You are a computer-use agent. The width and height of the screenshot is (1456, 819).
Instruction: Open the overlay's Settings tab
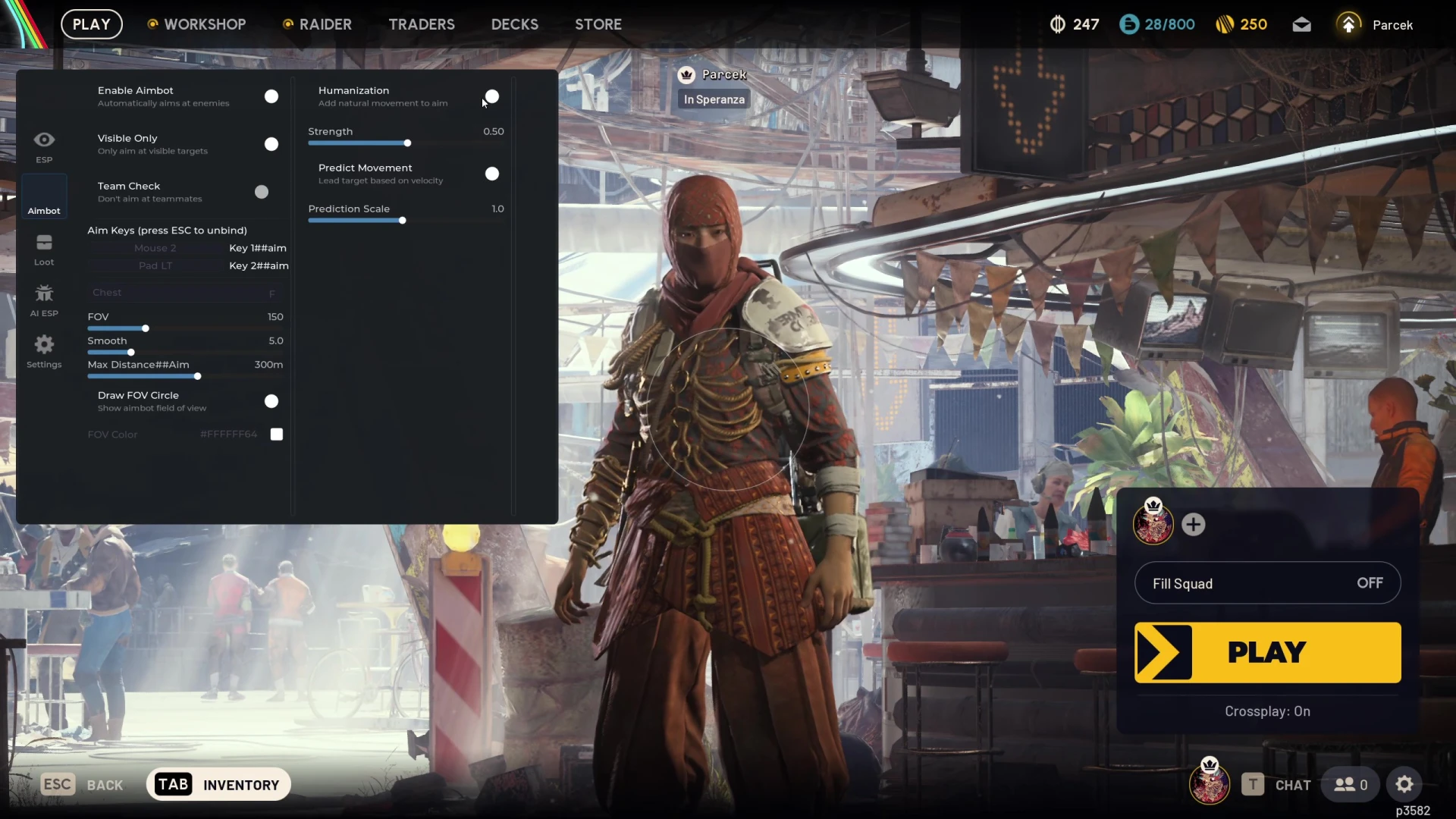coord(44,351)
